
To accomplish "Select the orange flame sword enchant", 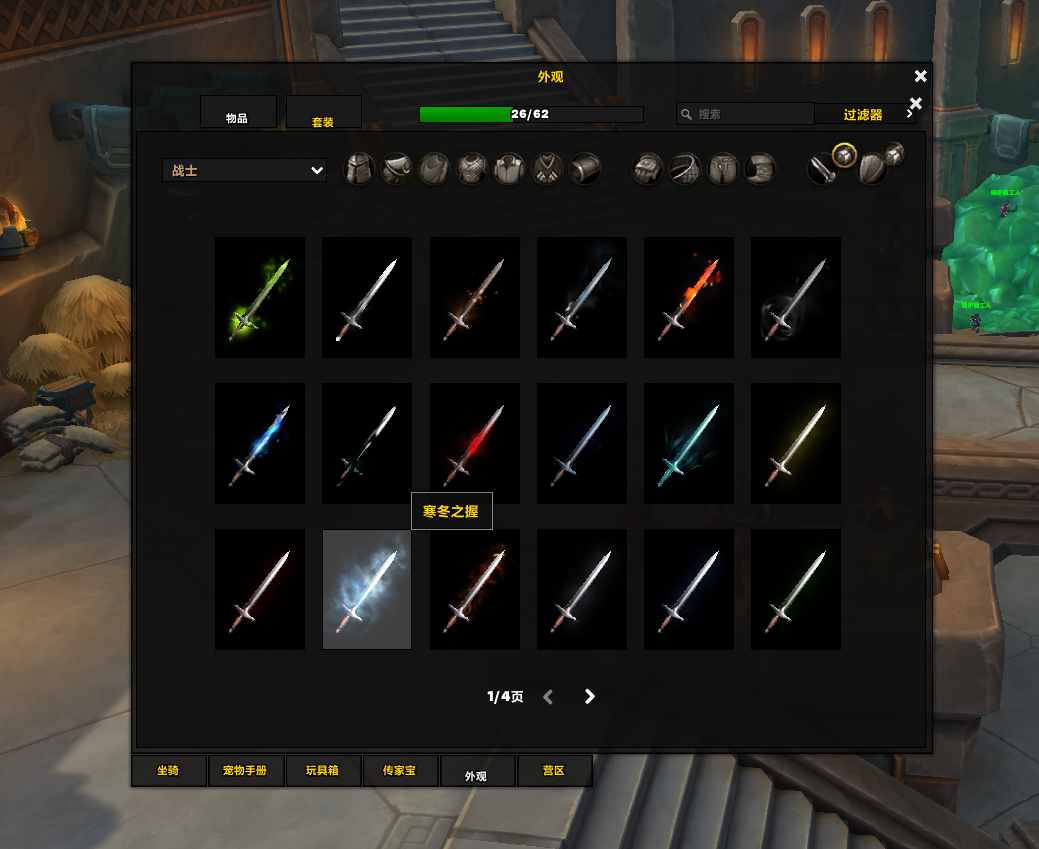I will point(689,297).
